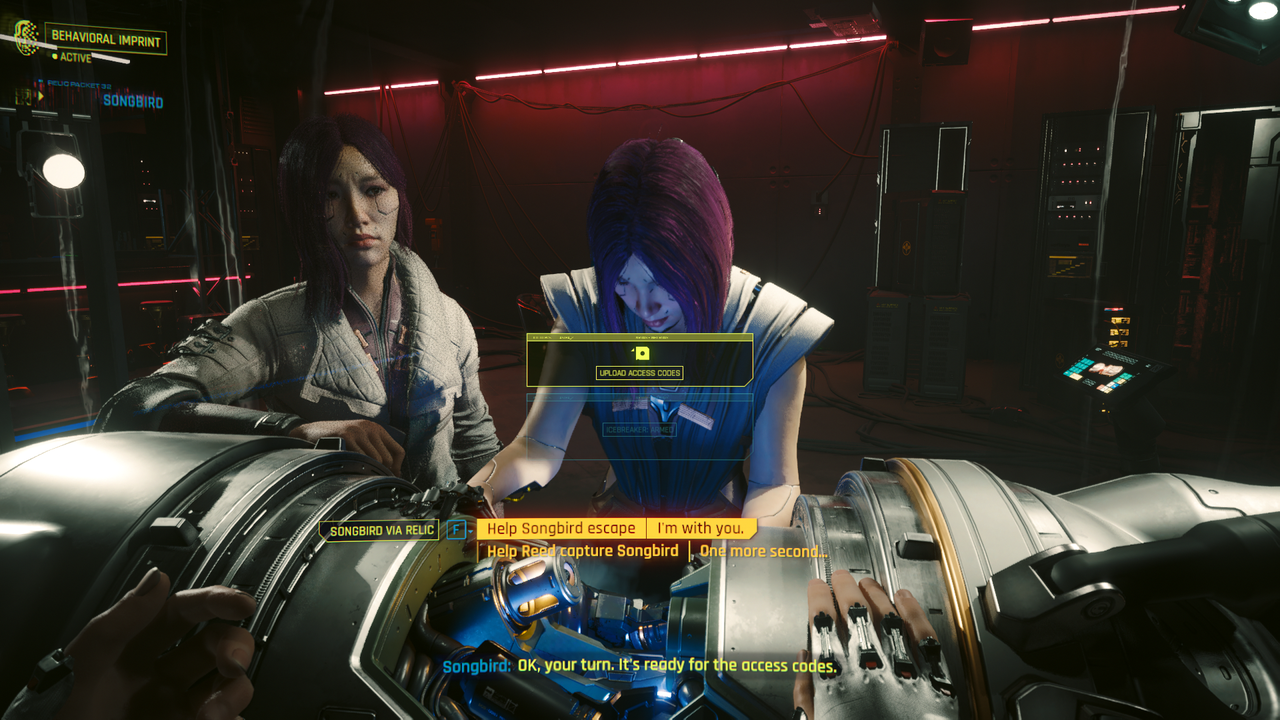Click the play arrow beside Relic Packet 32
Viewport: 1280px width, 720px height.
41,94
